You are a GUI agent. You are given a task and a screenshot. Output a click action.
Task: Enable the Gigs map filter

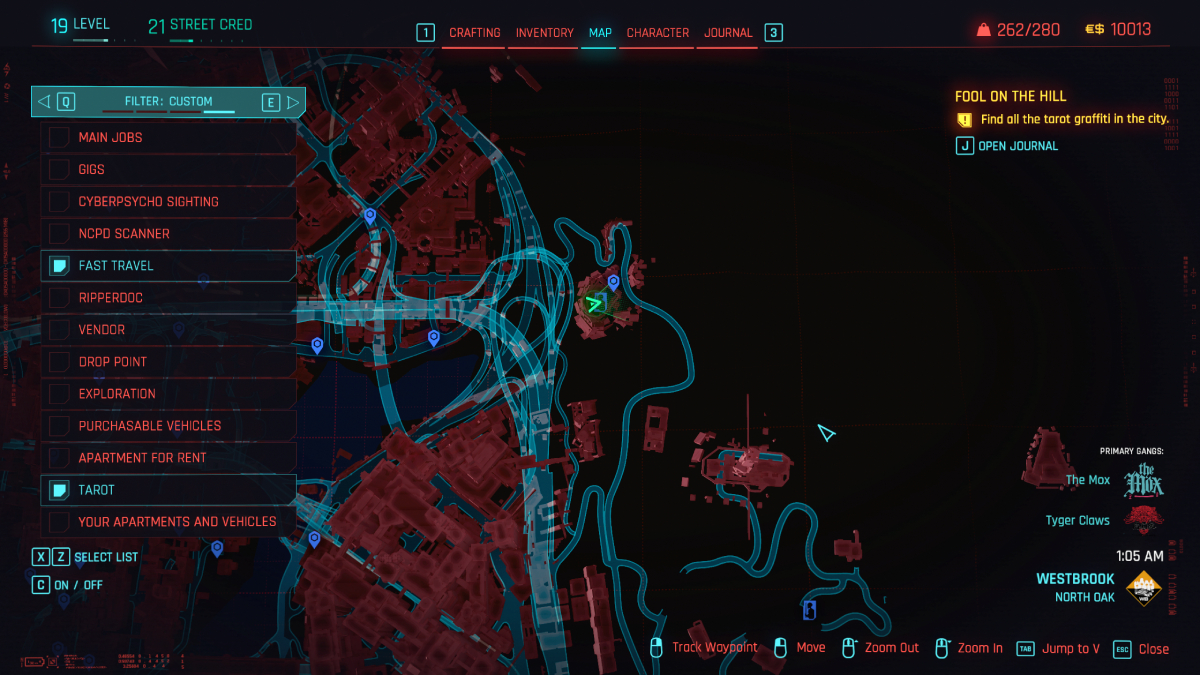point(60,169)
